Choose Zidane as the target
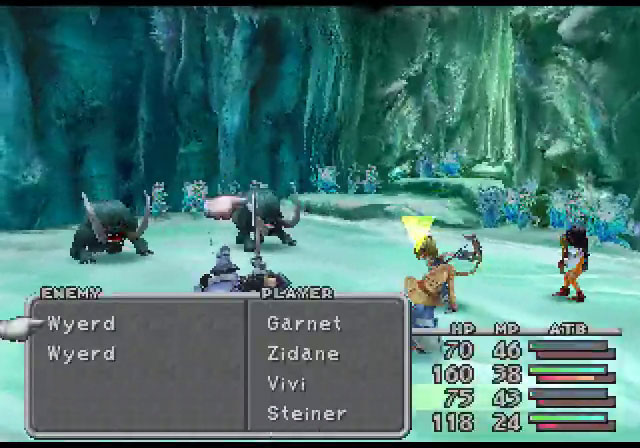Image resolution: width=640 pixels, height=448 pixels. click(x=303, y=353)
